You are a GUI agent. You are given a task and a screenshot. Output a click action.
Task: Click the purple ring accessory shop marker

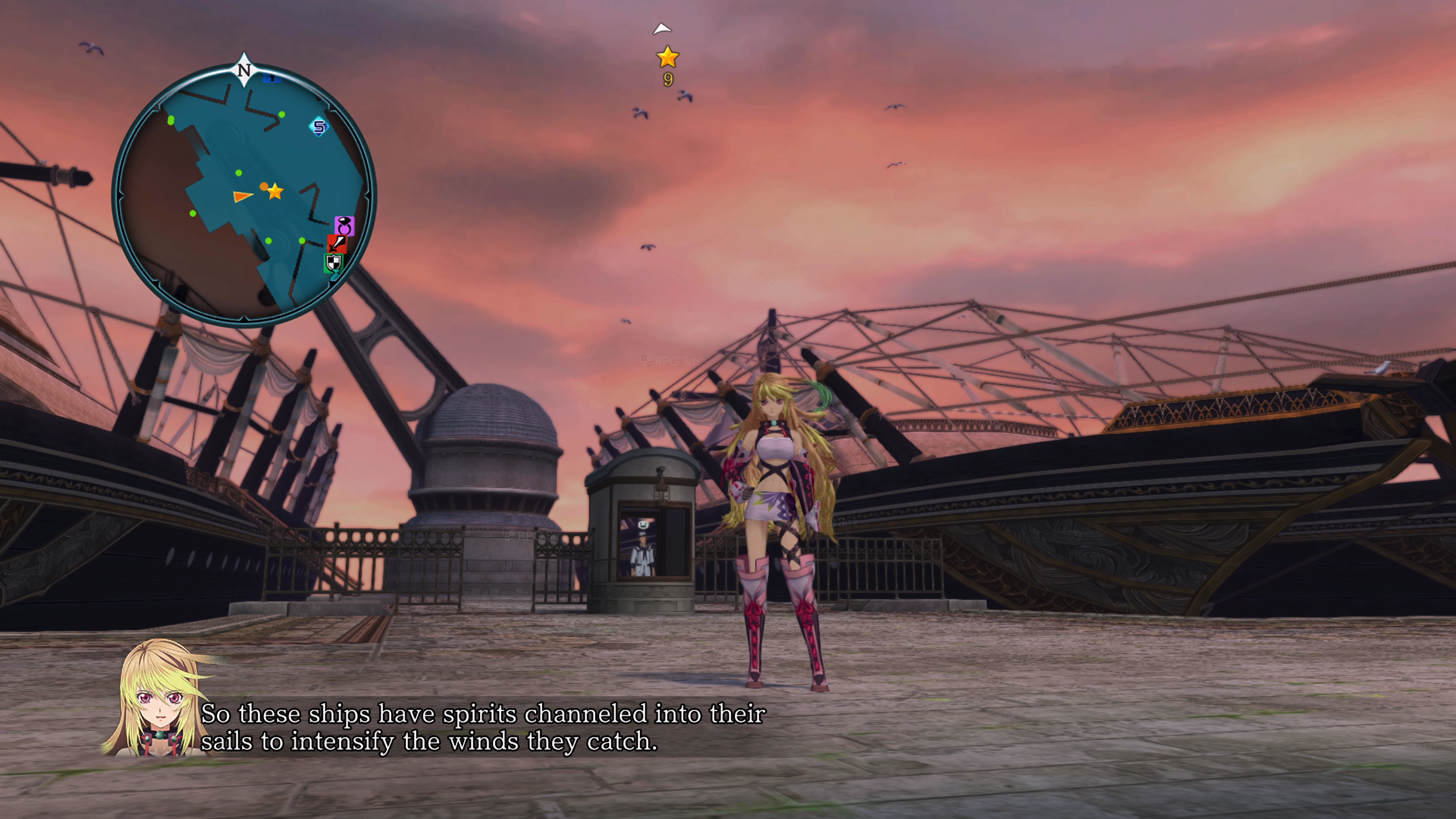(x=344, y=226)
